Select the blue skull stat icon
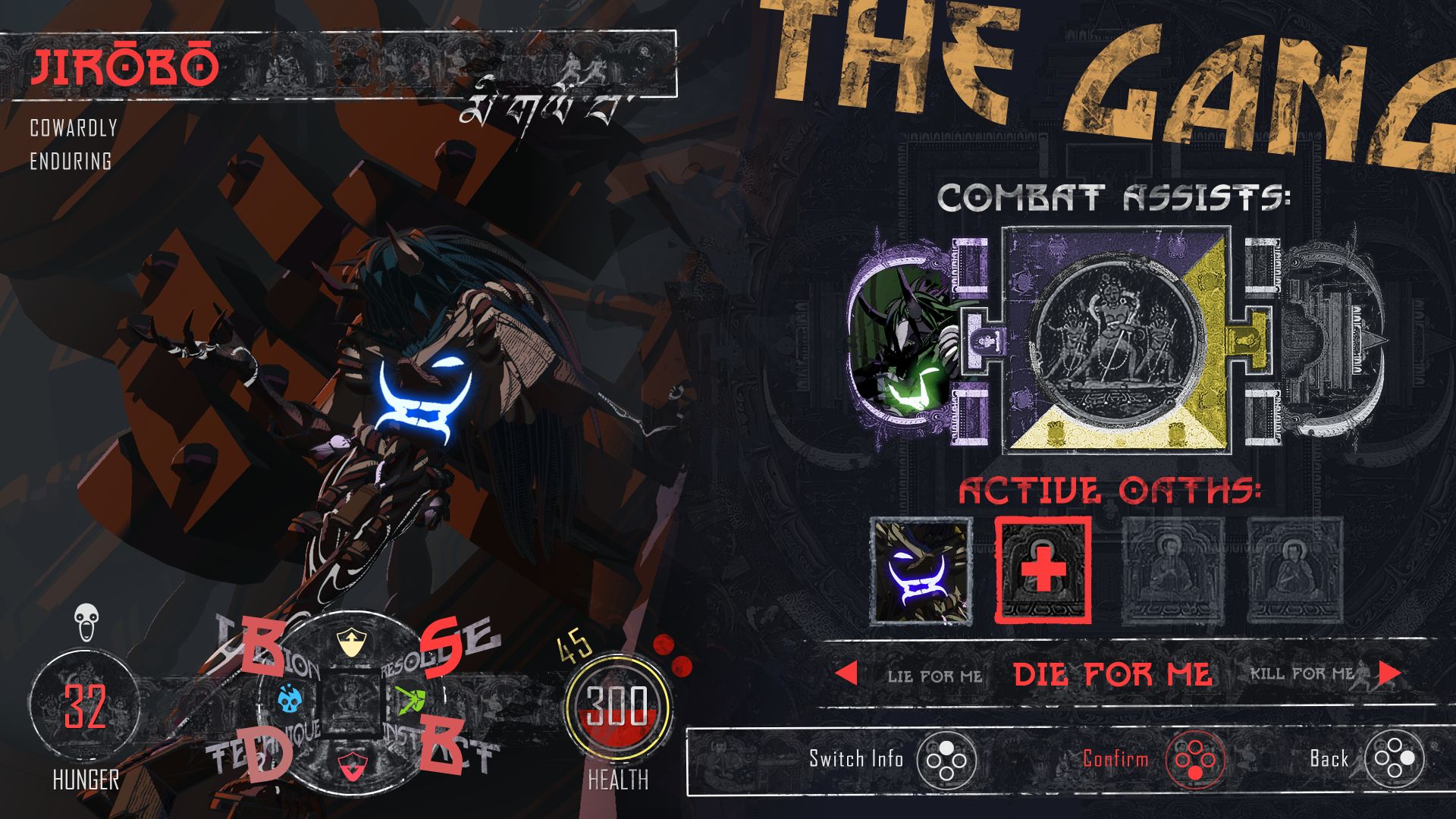Screen dimensions: 1456x819 pos(290,698)
